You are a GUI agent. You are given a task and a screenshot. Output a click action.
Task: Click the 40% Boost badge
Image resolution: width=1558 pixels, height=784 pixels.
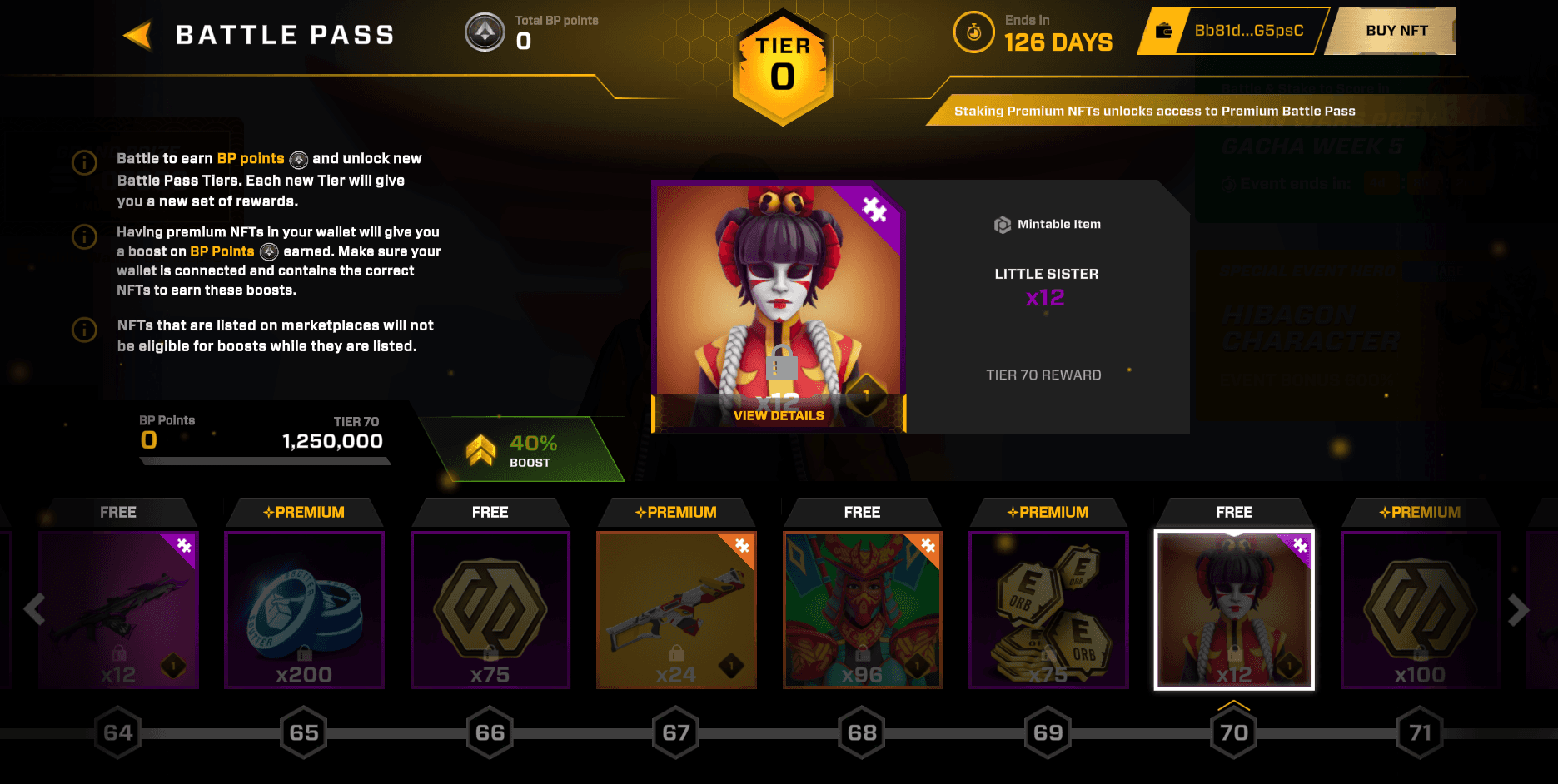[x=525, y=450]
